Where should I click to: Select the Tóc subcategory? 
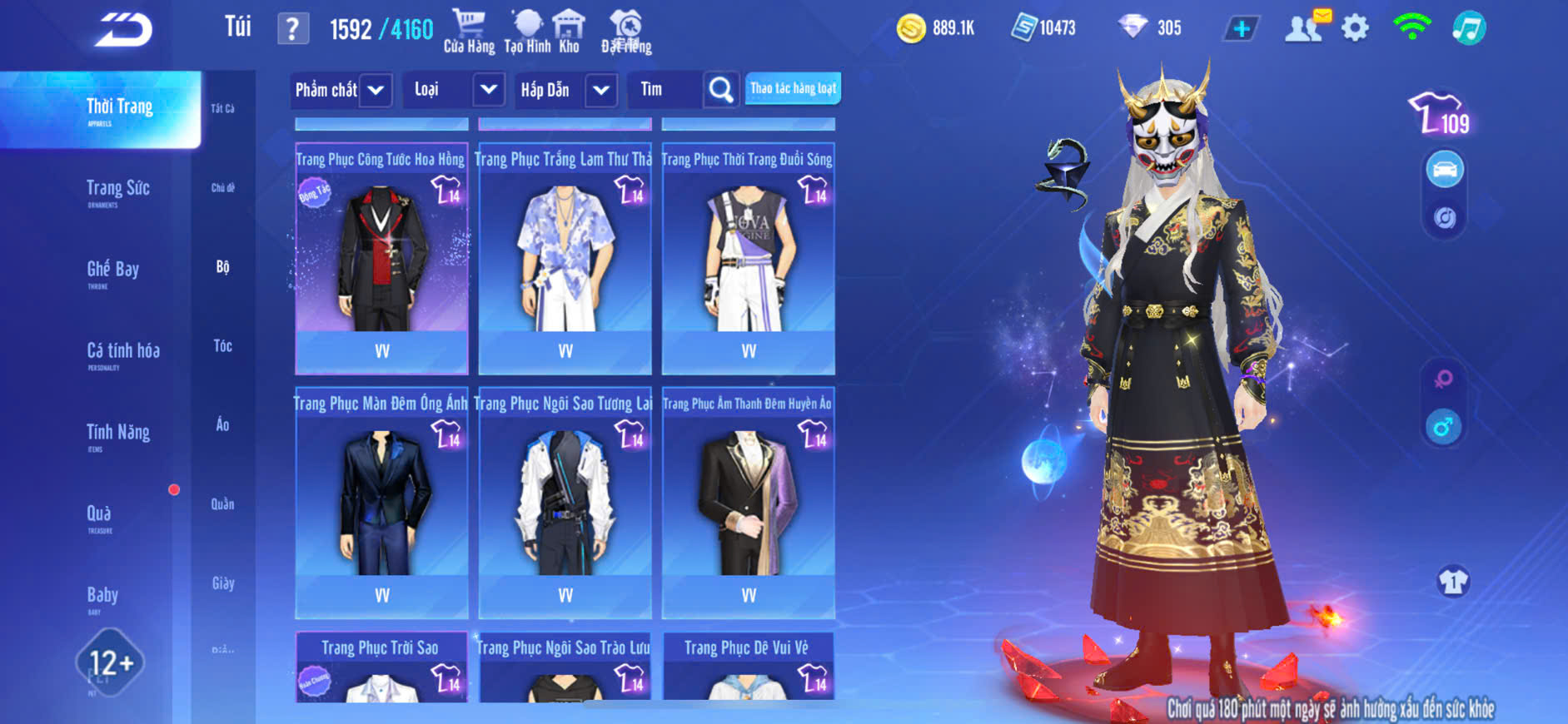click(222, 345)
